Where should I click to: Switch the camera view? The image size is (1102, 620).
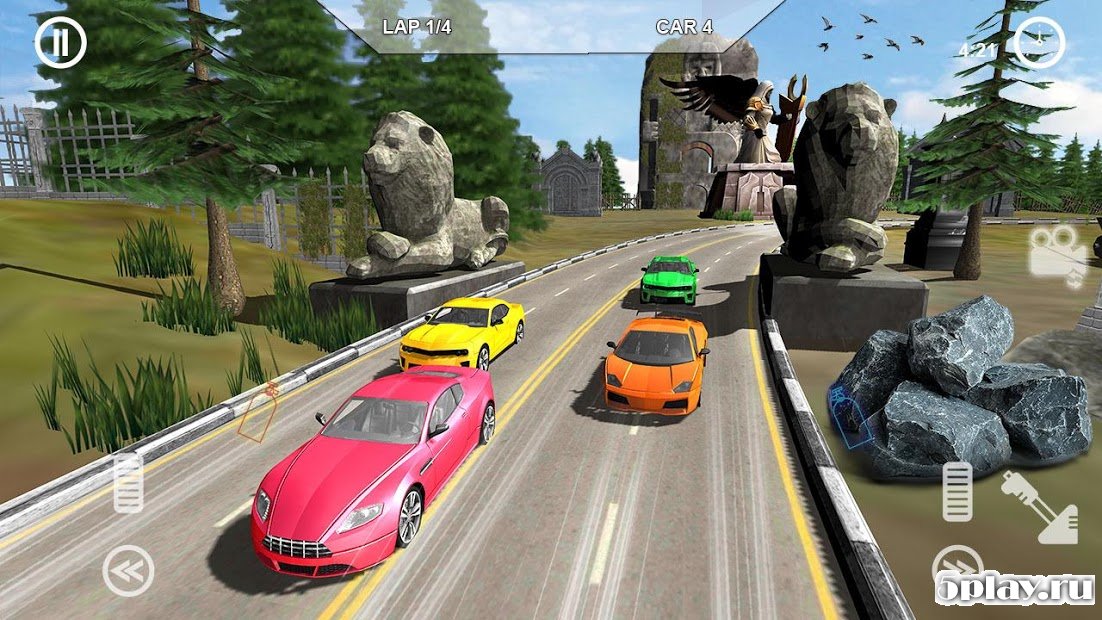(1057, 258)
